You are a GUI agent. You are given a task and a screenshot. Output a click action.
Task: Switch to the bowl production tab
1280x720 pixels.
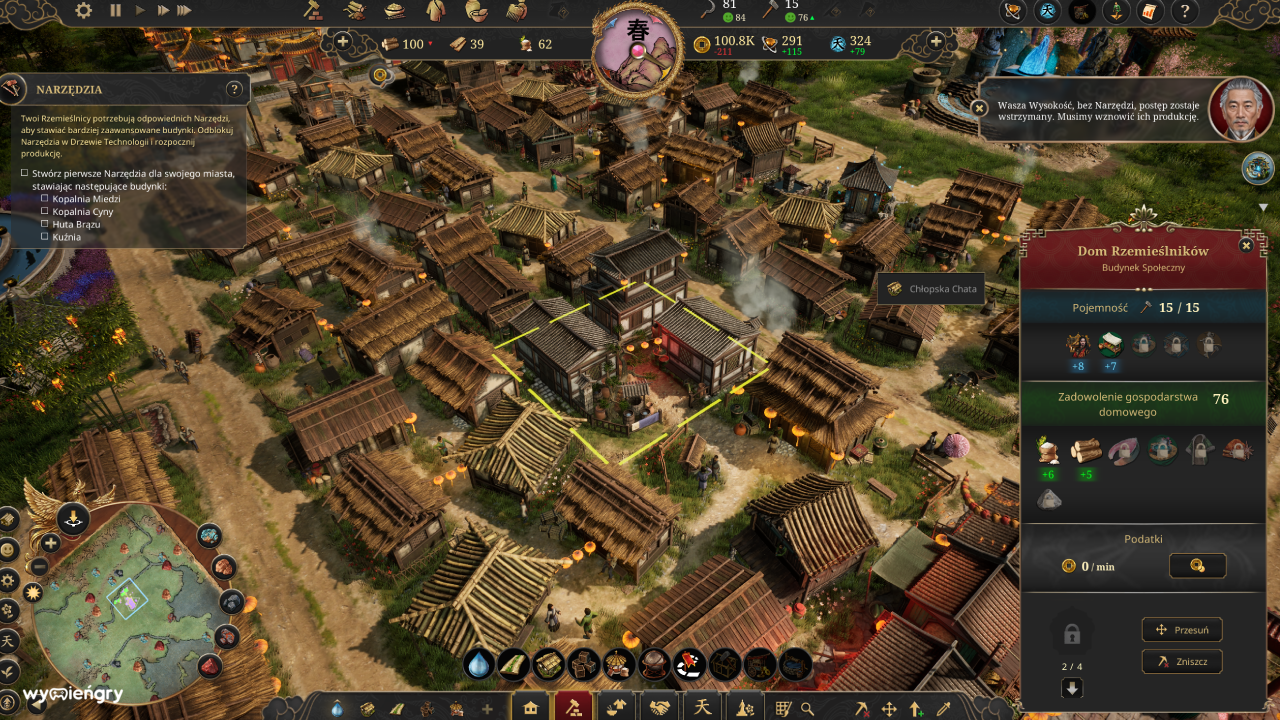pos(616,705)
